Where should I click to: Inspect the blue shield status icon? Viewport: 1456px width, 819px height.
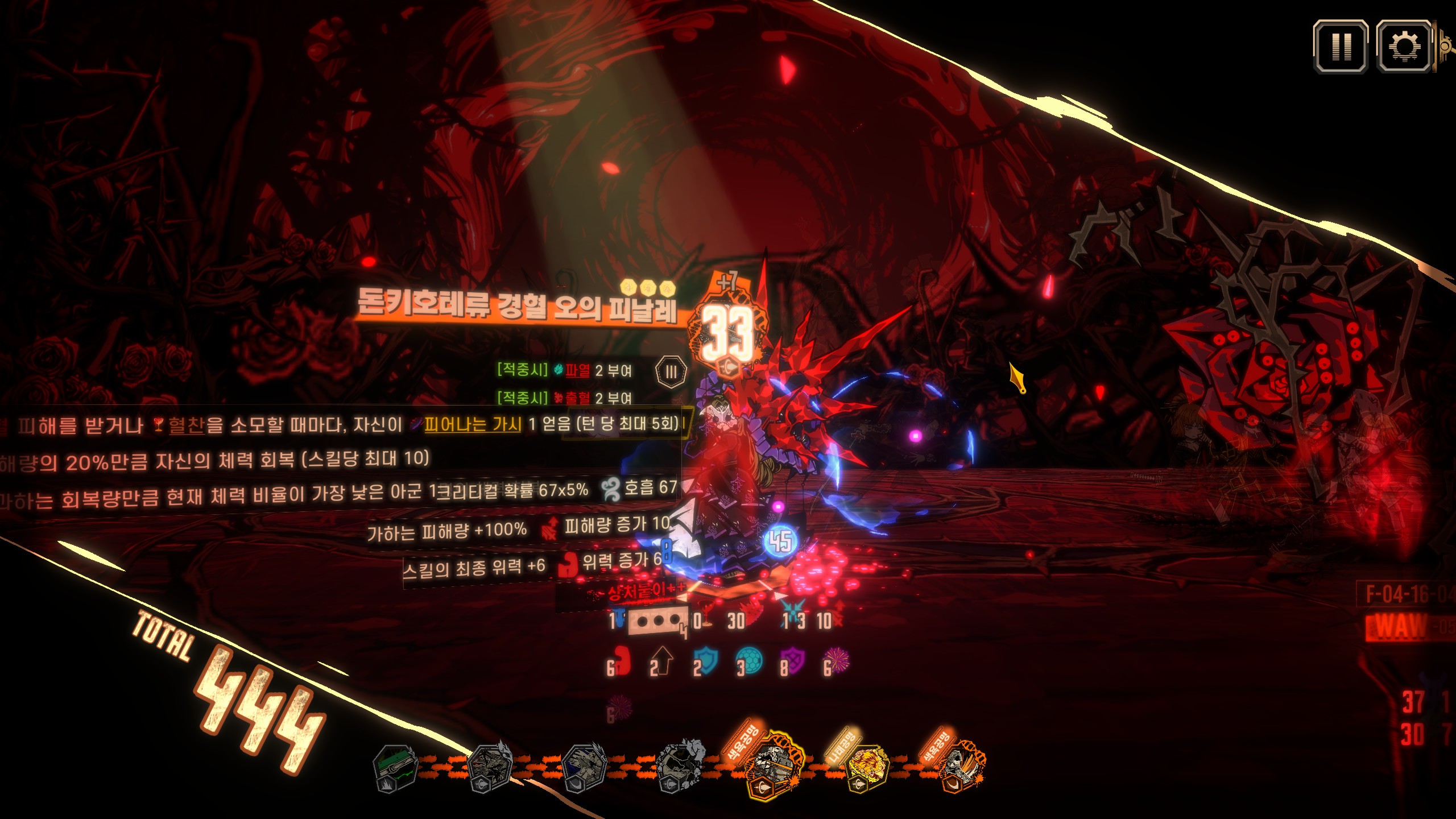(x=706, y=661)
